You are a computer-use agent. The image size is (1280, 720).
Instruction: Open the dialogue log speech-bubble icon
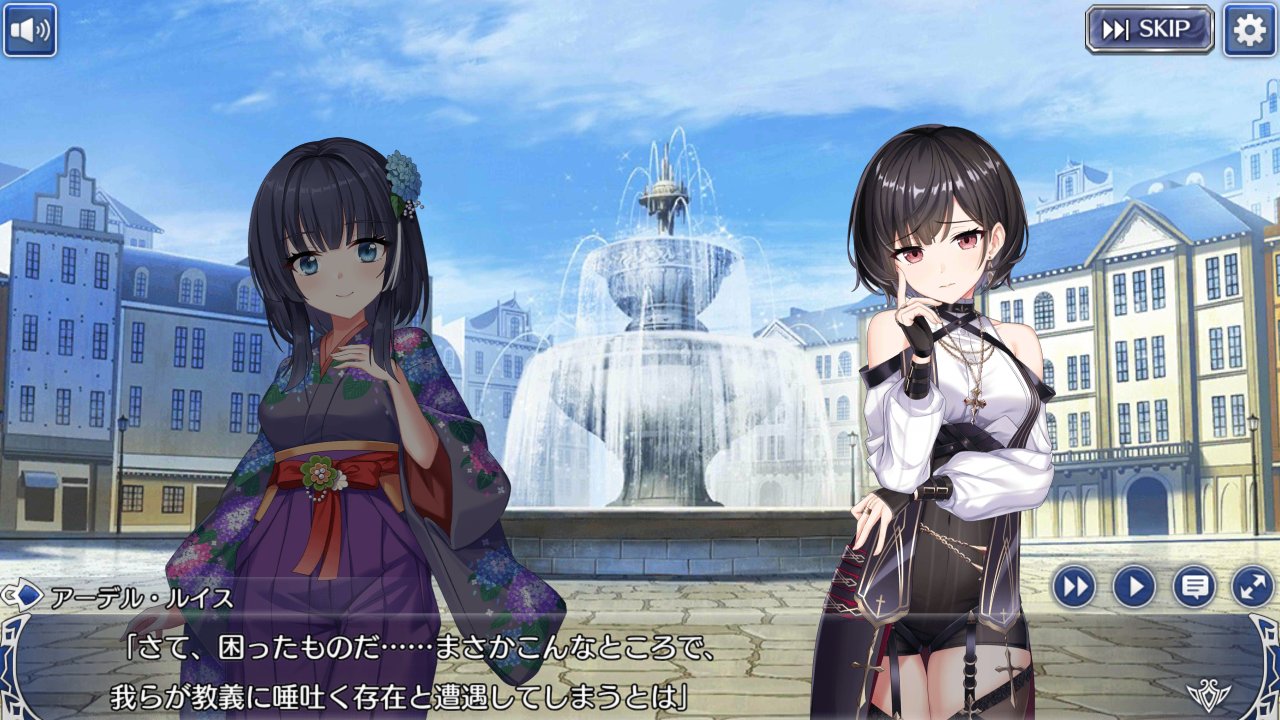pos(1193,586)
